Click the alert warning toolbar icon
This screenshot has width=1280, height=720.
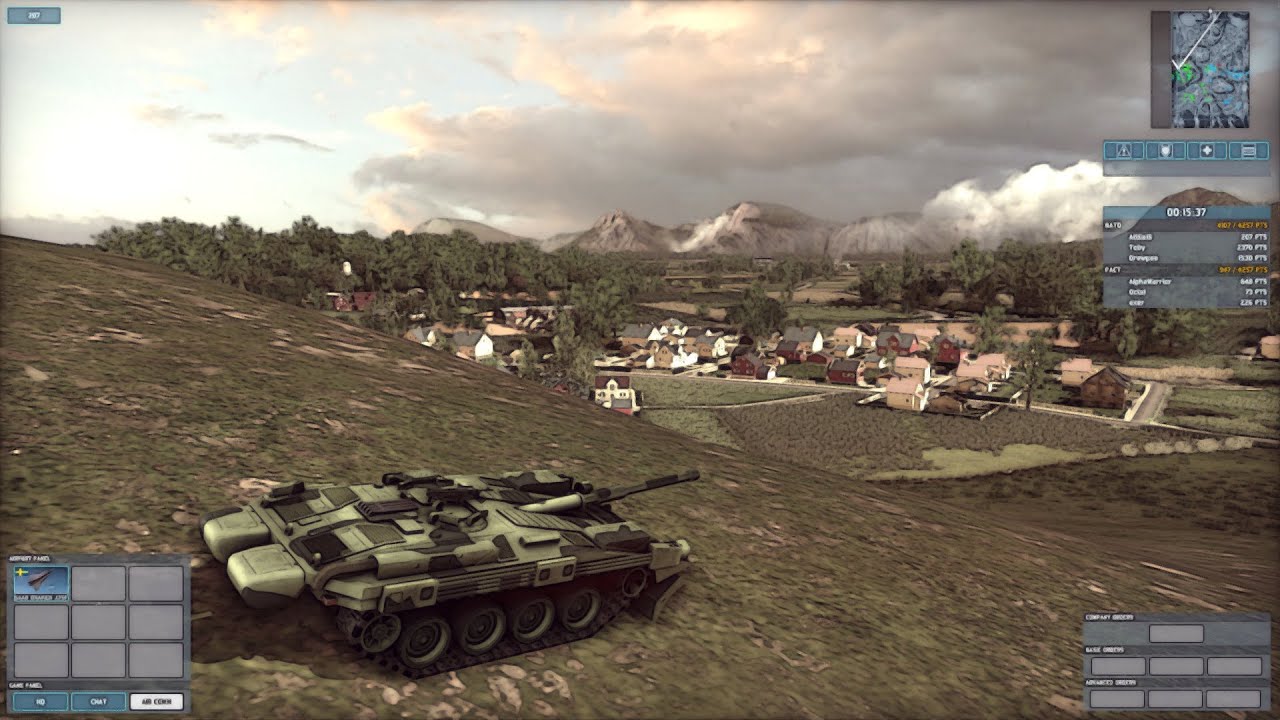1122,150
